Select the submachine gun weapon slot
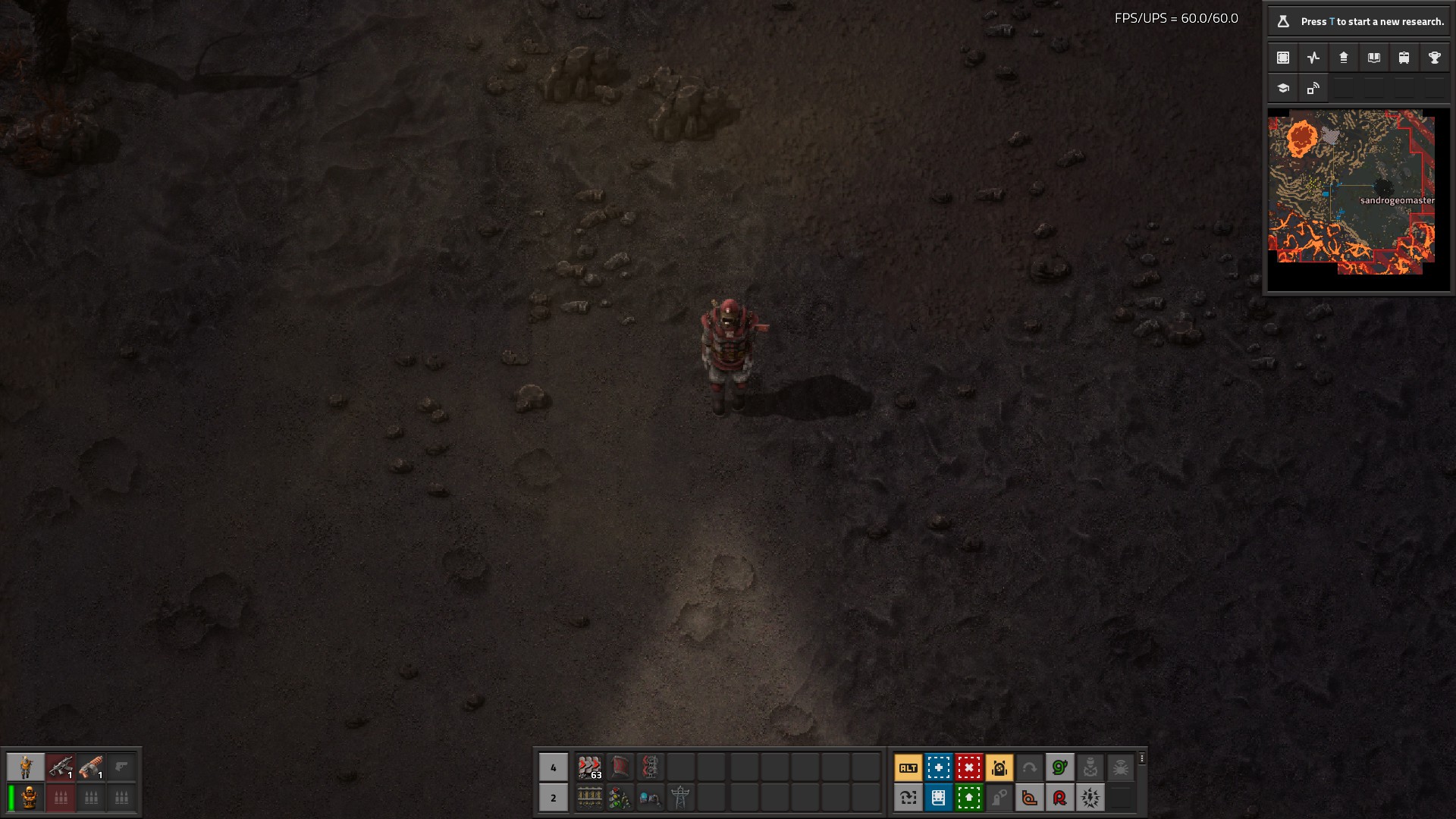This screenshot has width=1456, height=819. 61,767
